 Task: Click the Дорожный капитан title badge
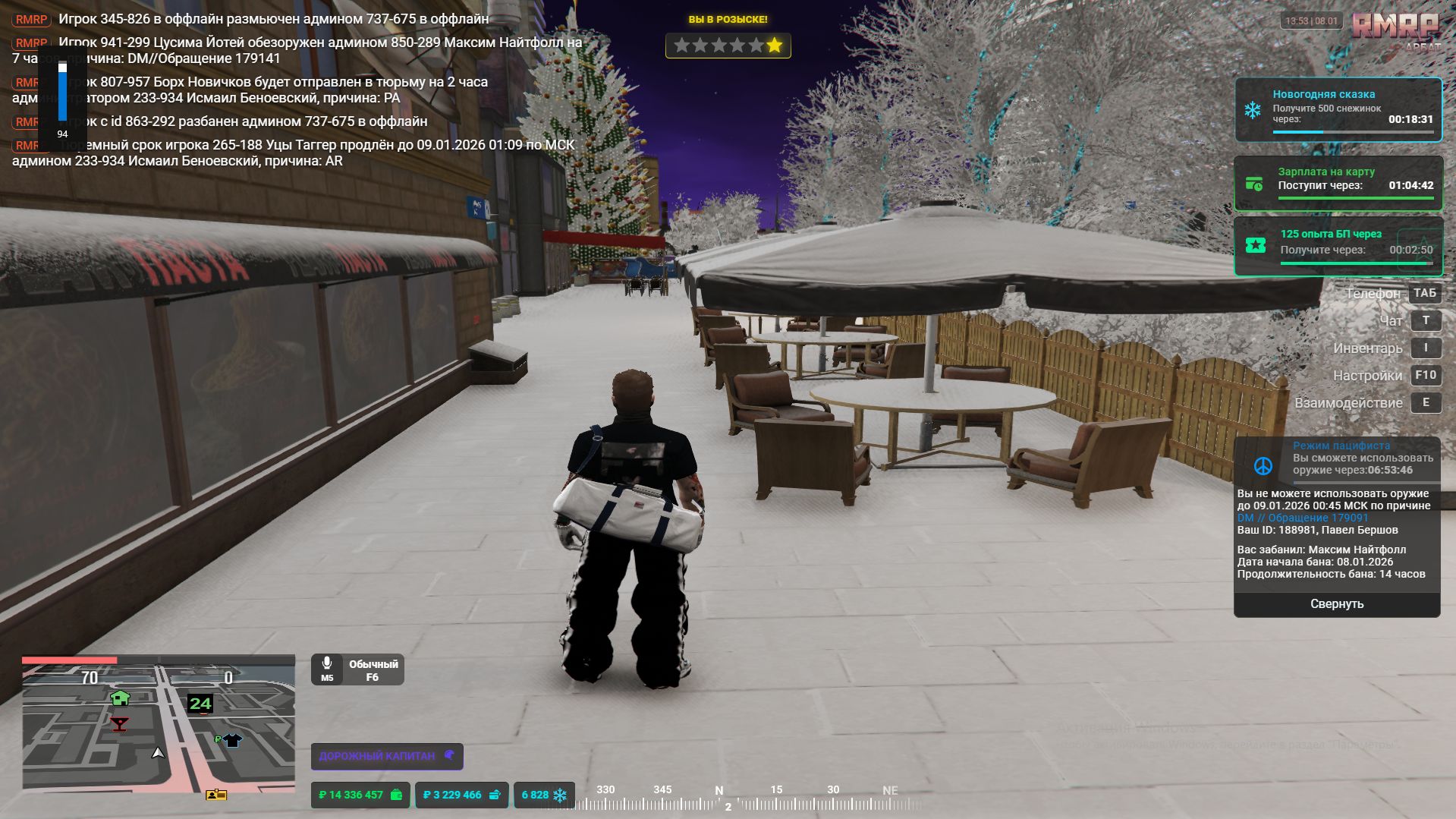pos(386,756)
